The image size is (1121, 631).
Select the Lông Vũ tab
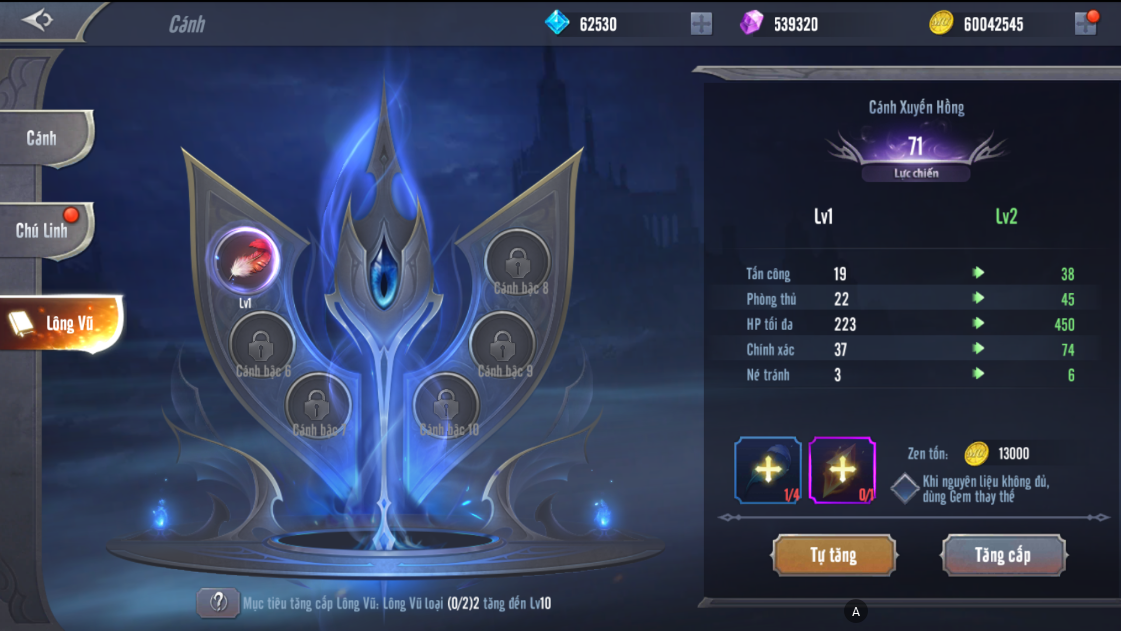click(62, 323)
